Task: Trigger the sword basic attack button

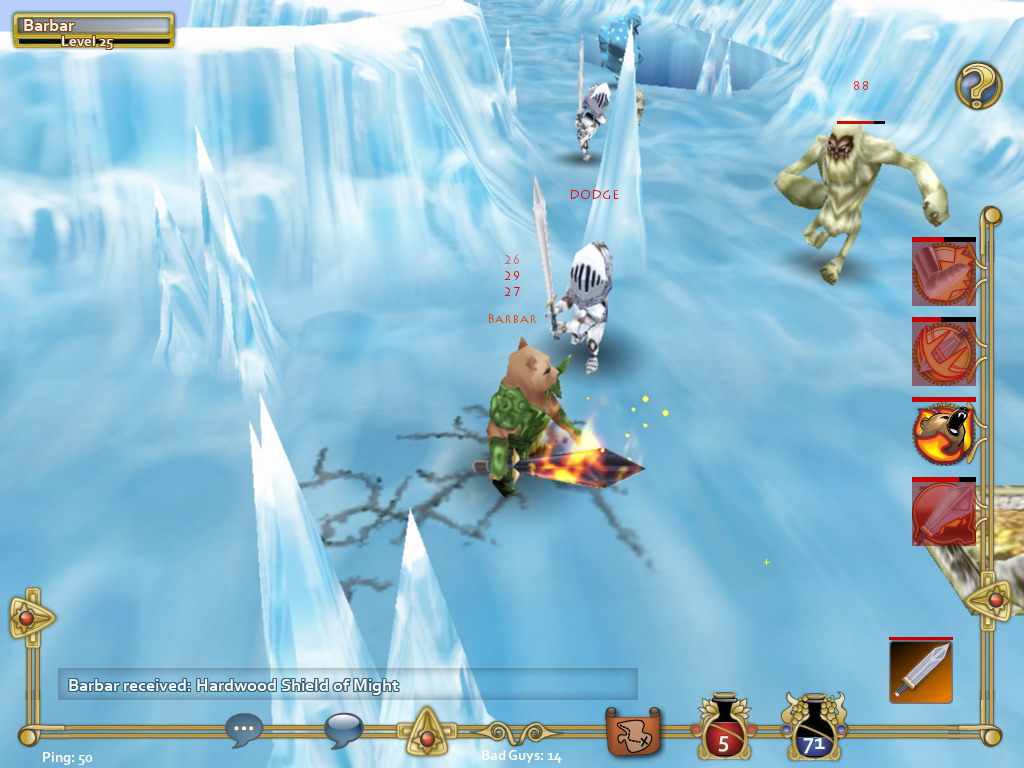Action: click(x=920, y=671)
